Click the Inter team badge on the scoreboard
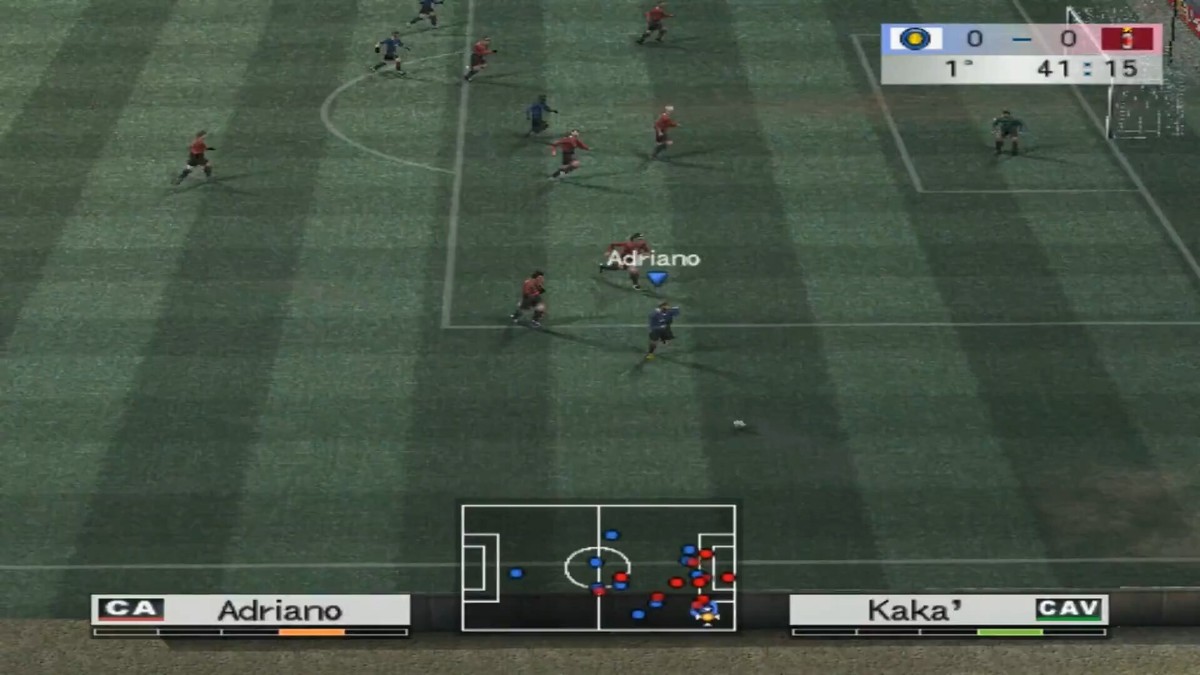1200x675 pixels. point(914,39)
